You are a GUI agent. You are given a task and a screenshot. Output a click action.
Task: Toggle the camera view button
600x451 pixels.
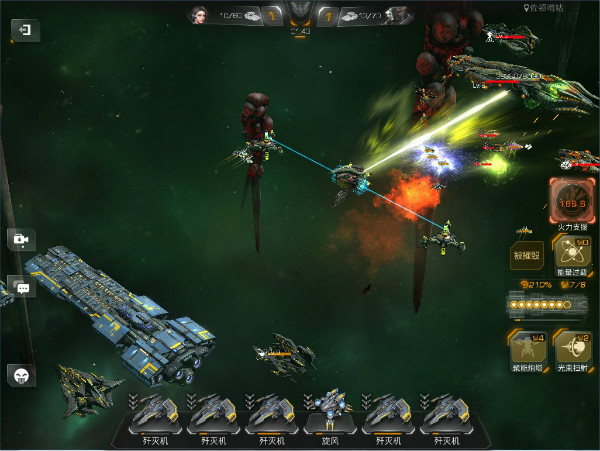[x=21, y=240]
